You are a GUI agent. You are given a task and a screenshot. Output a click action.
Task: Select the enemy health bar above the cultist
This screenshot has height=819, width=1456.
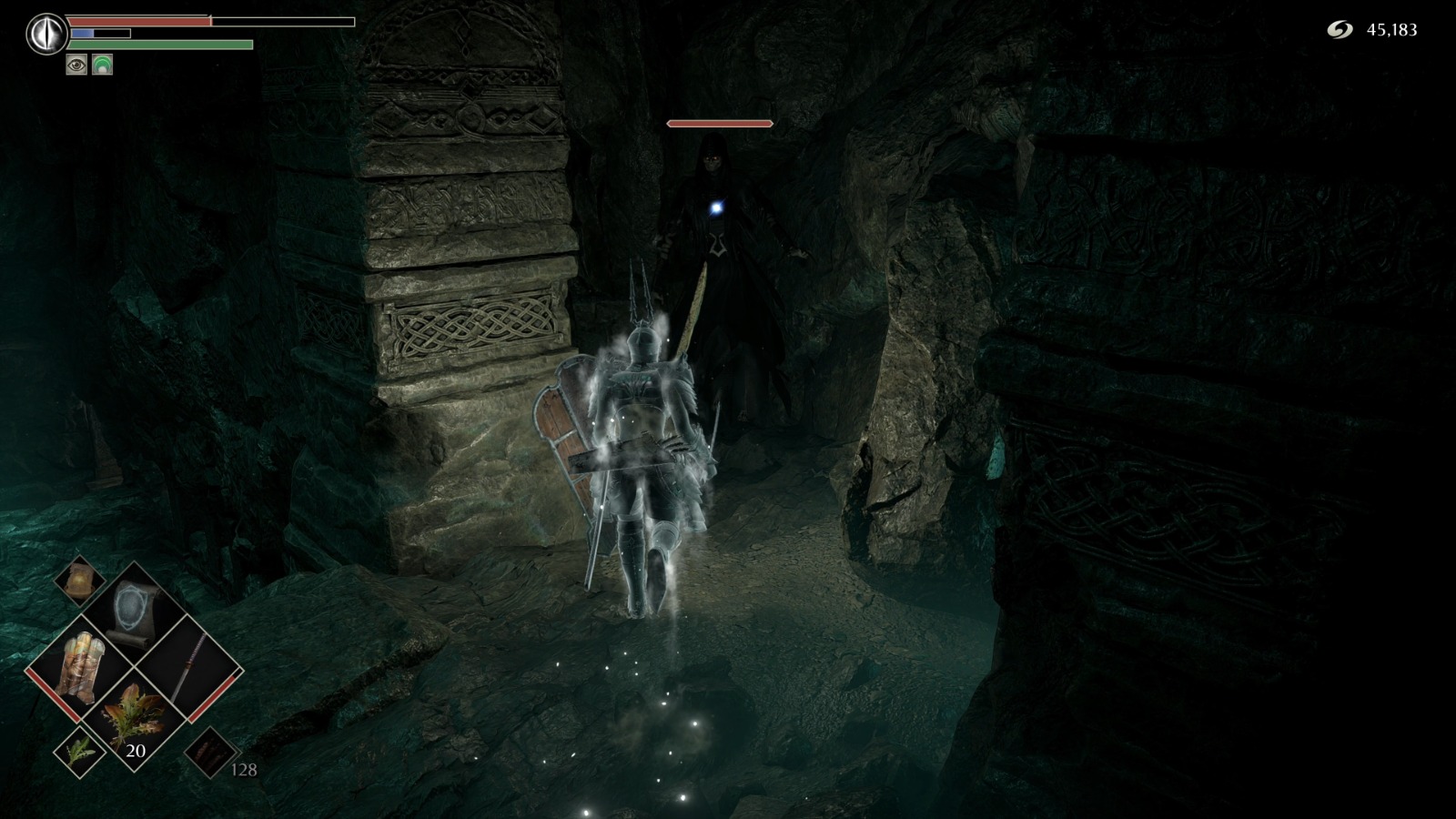[719, 122]
